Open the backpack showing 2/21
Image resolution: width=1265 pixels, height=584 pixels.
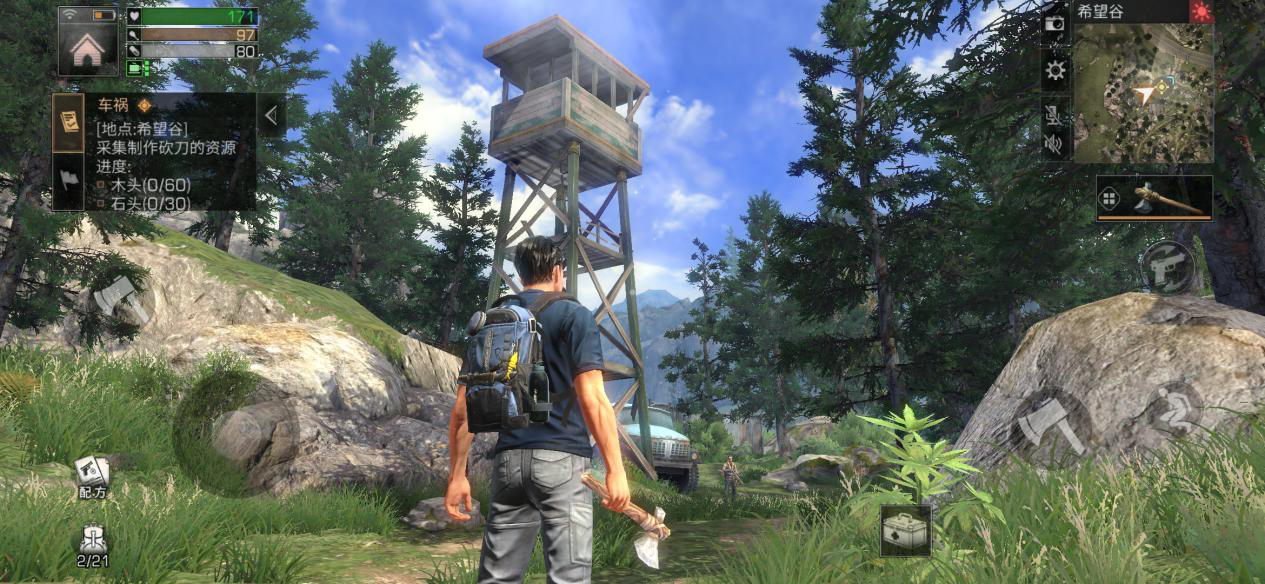pyautogui.click(x=92, y=544)
